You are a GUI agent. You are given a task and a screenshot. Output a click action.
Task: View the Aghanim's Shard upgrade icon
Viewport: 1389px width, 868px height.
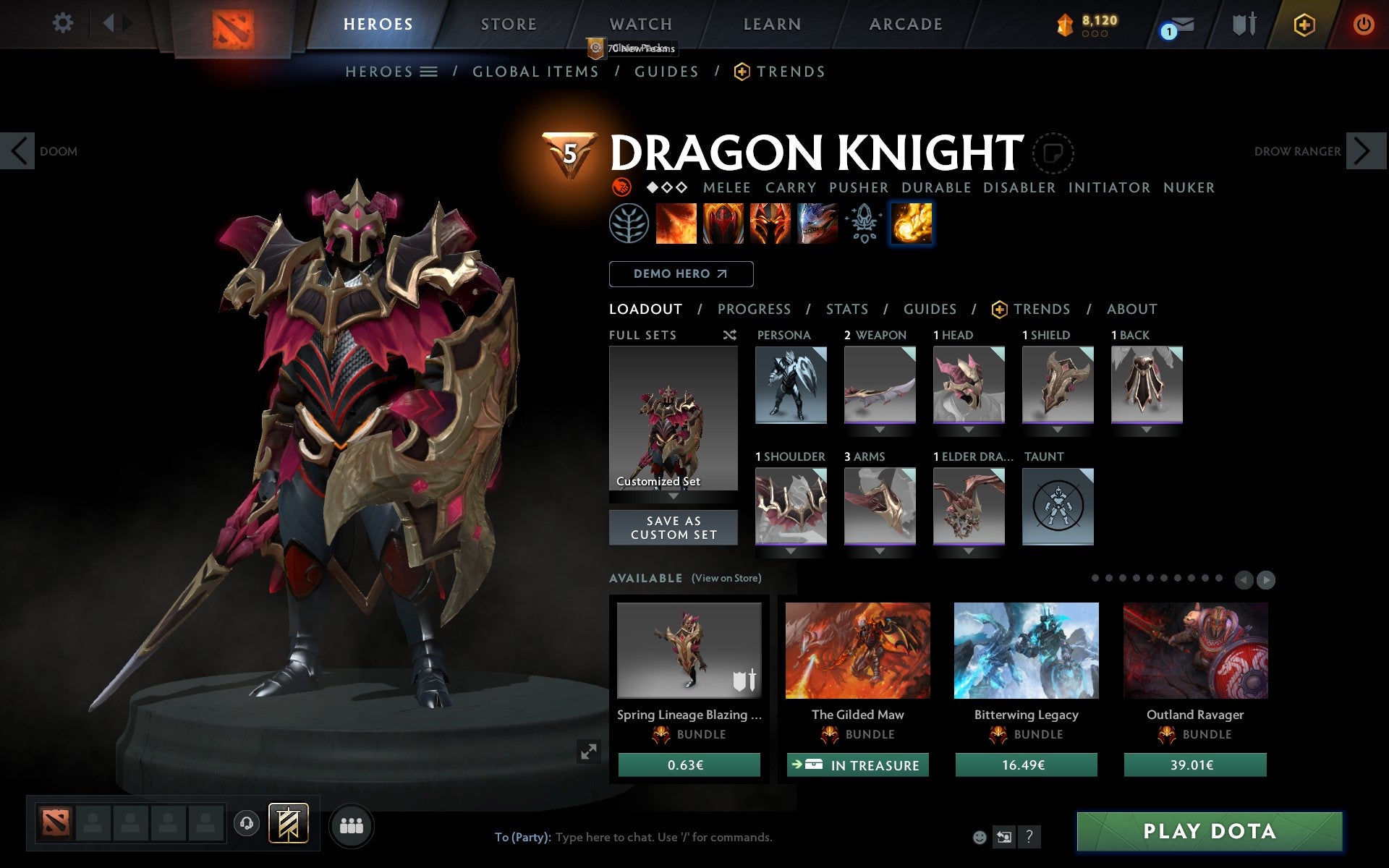(862, 224)
